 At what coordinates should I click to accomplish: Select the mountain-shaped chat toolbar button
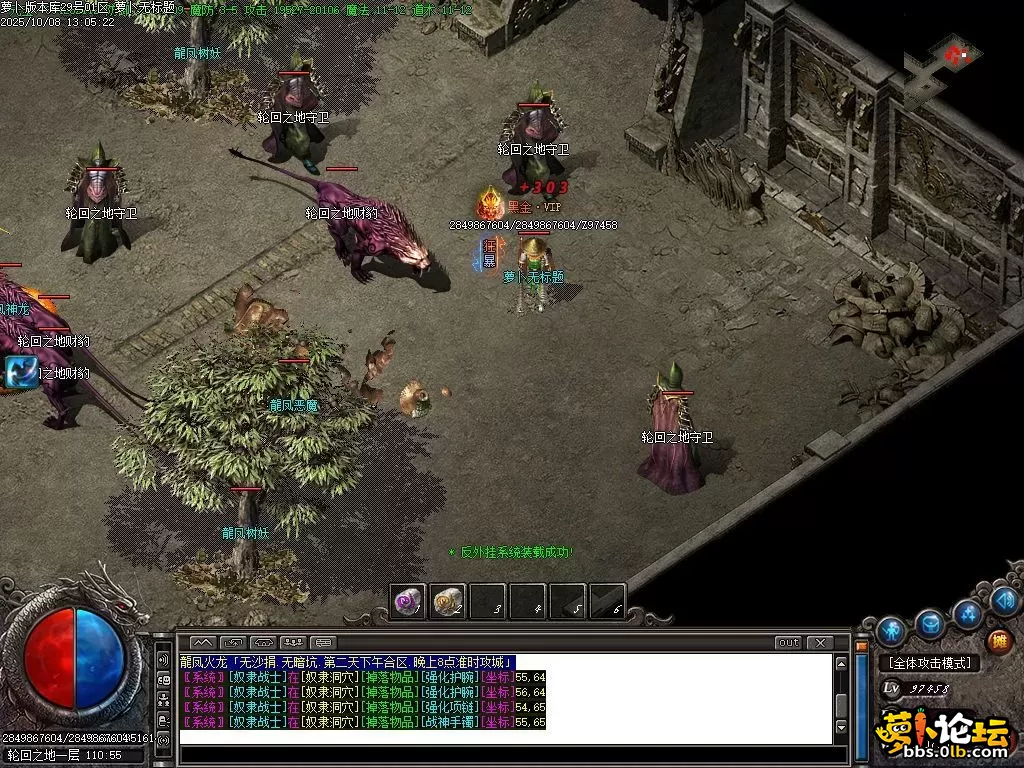[202, 642]
